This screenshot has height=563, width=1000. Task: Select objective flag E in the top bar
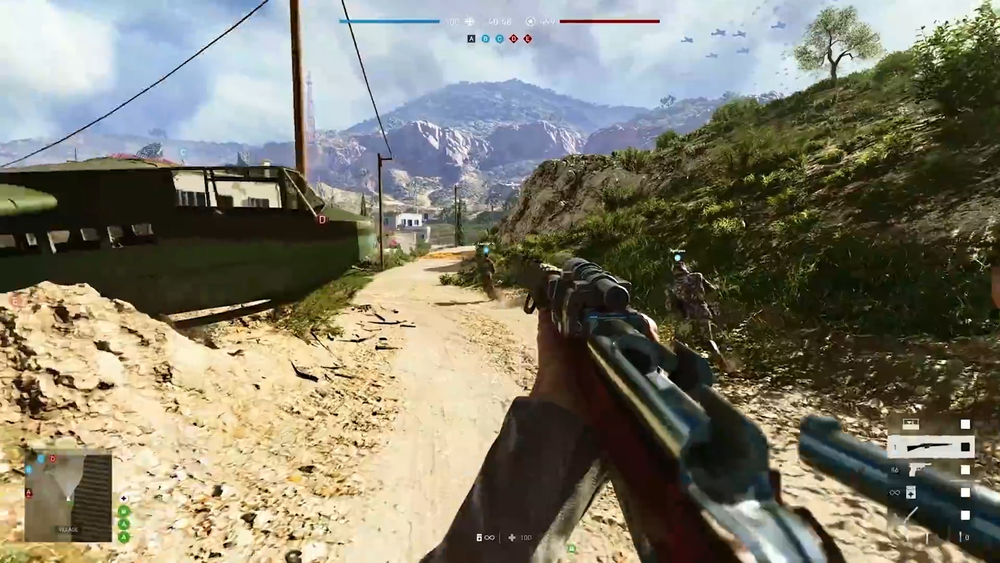pyautogui.click(x=527, y=39)
